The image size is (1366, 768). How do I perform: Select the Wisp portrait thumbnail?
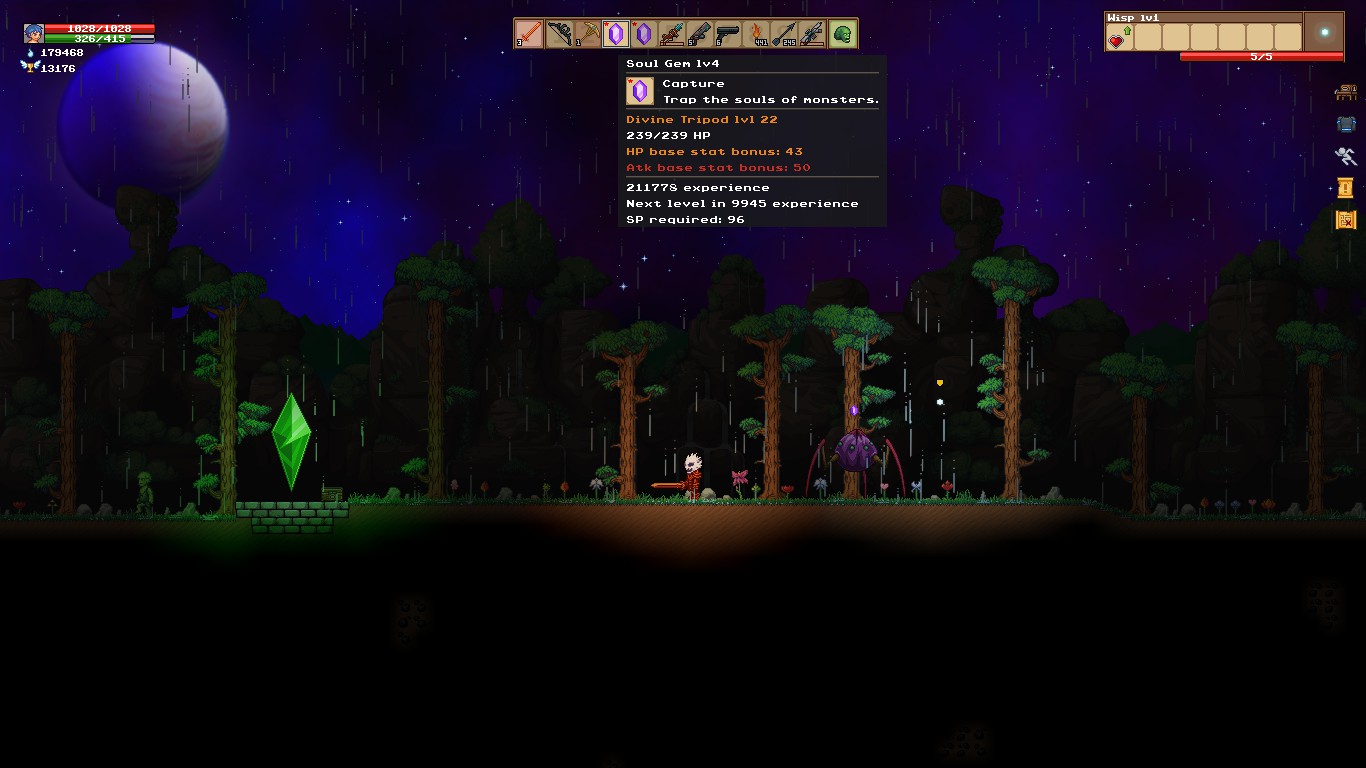[x=1323, y=33]
